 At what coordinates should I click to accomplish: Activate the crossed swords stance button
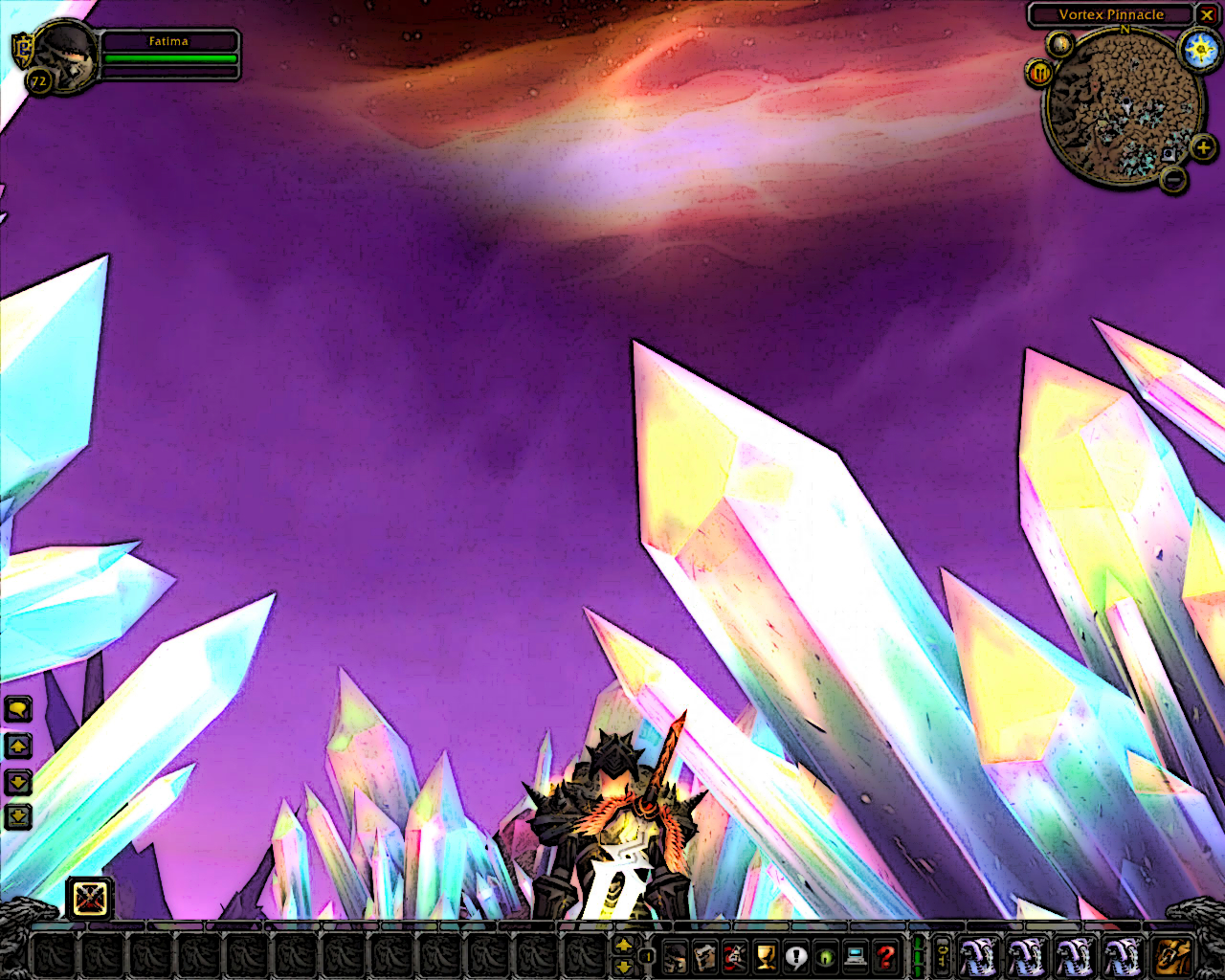tap(90, 899)
